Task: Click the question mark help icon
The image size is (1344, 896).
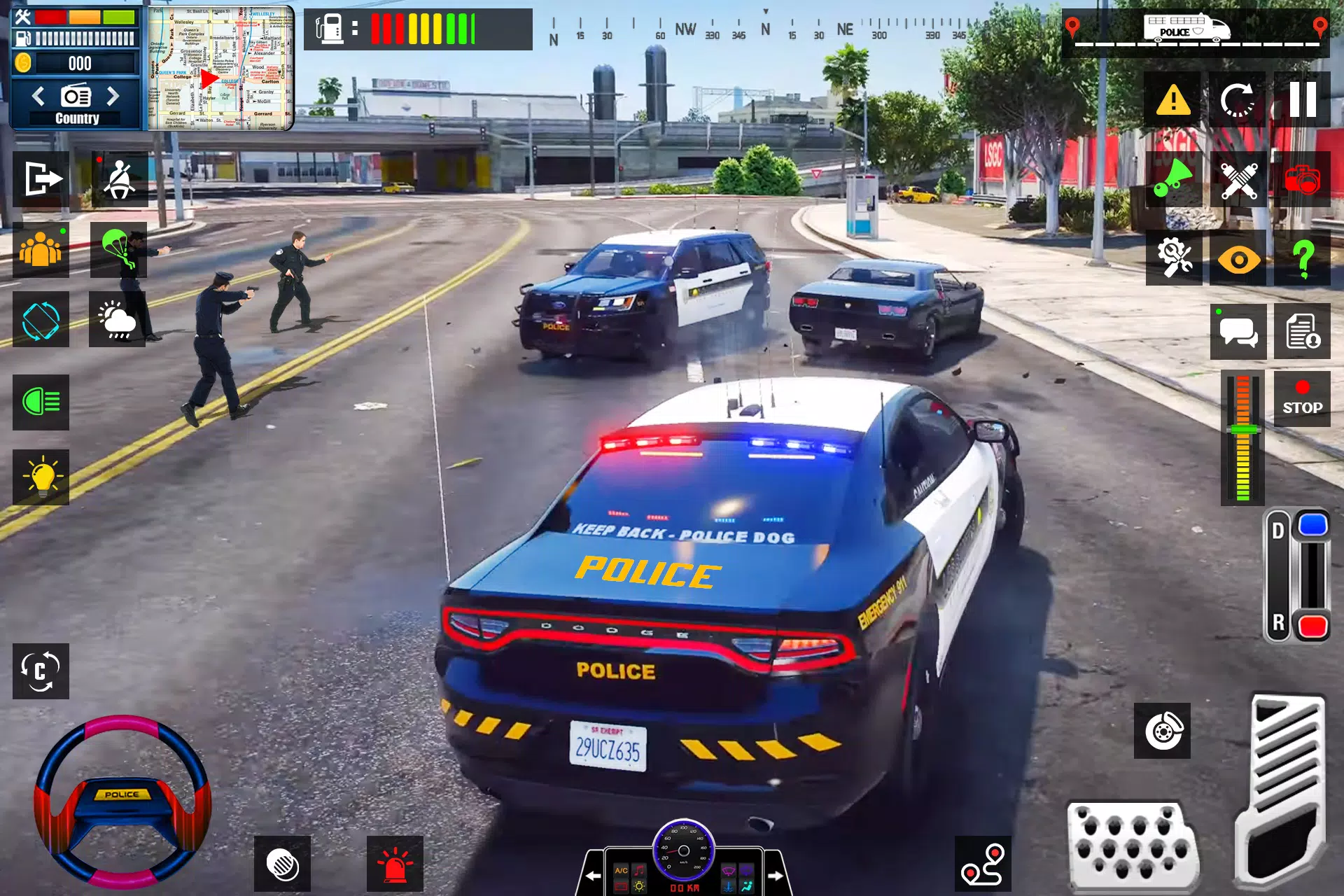Action: 1303,258
